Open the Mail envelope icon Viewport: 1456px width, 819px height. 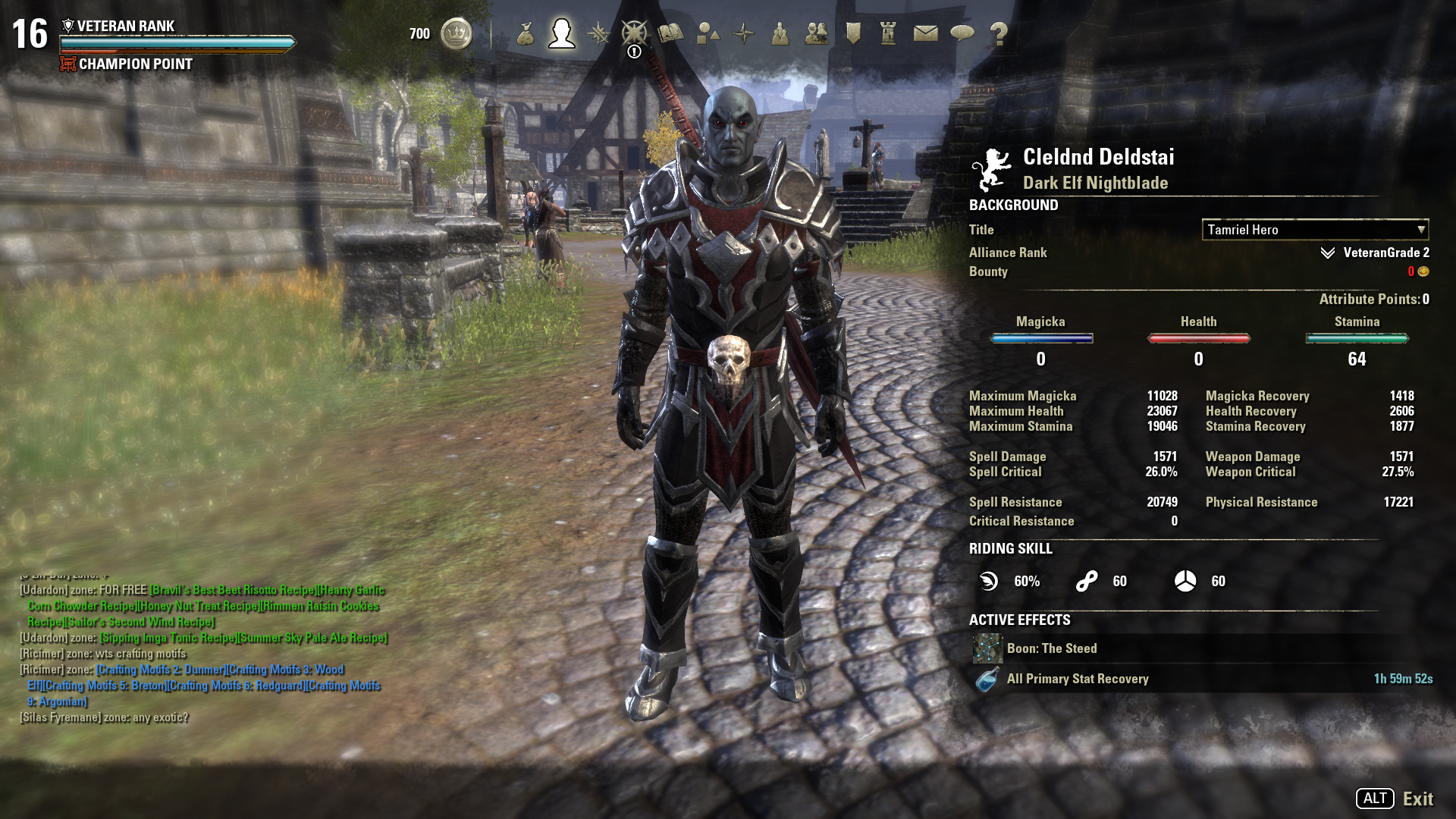tap(925, 33)
